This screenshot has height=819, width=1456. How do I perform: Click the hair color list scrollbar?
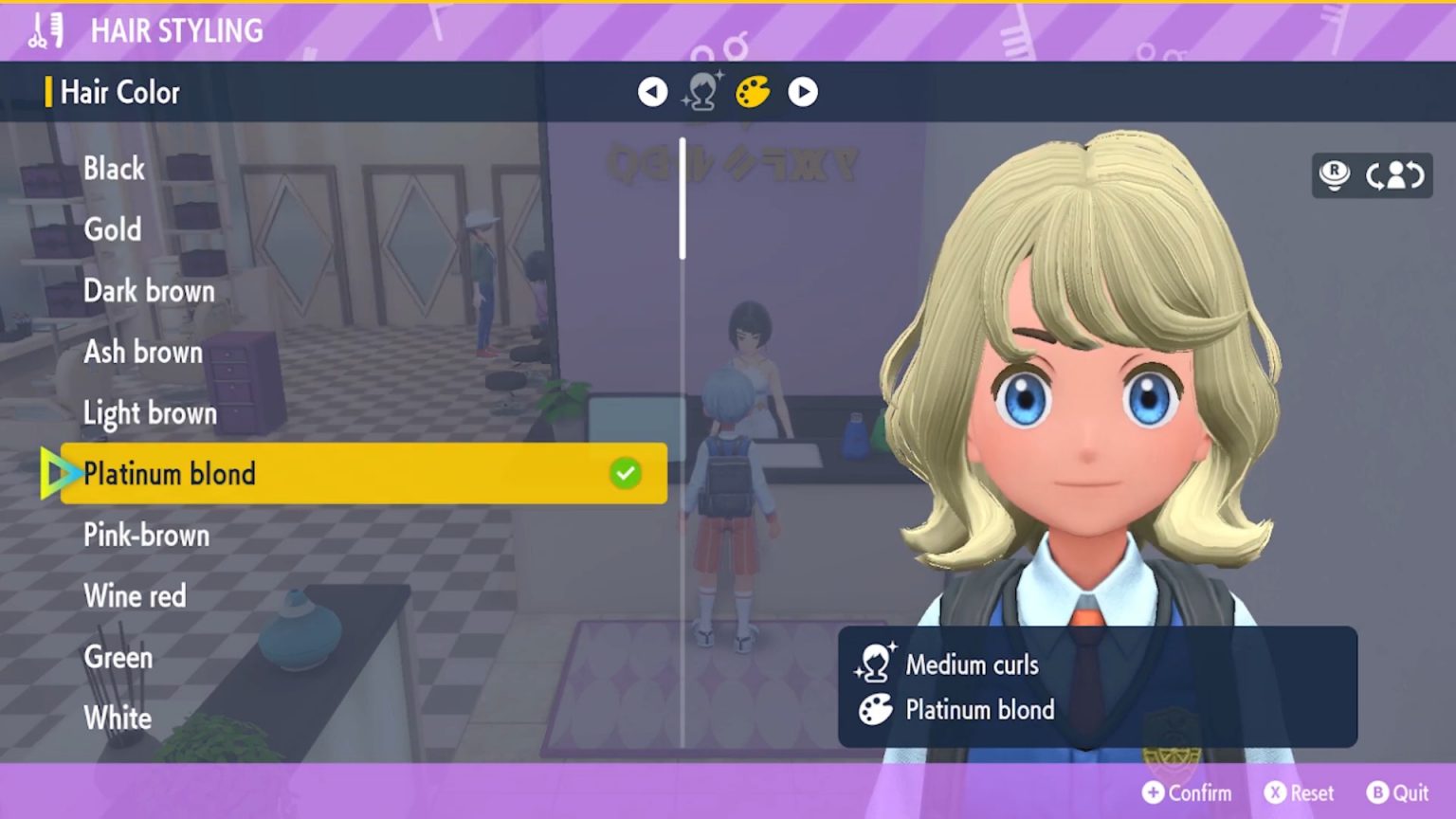(682, 199)
